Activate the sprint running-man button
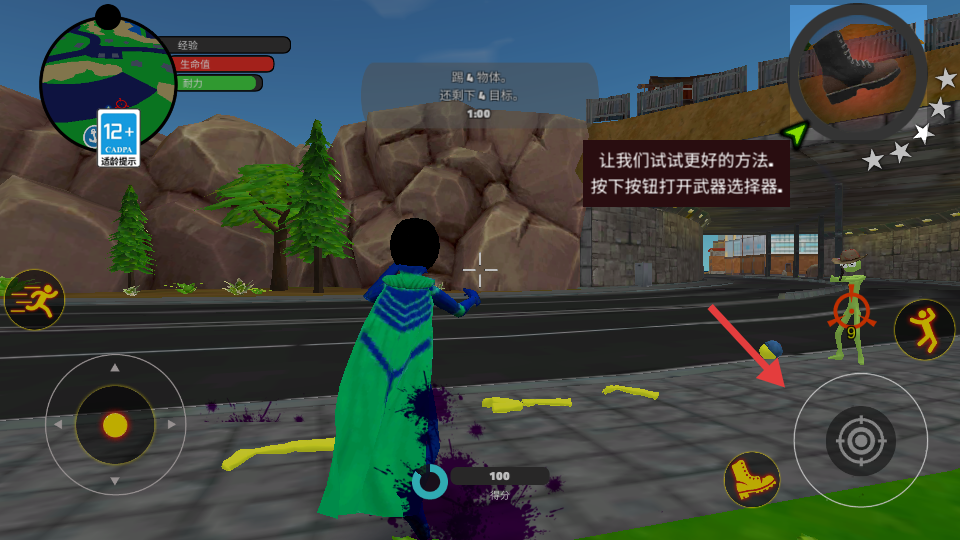This screenshot has height=540, width=960. (34, 299)
